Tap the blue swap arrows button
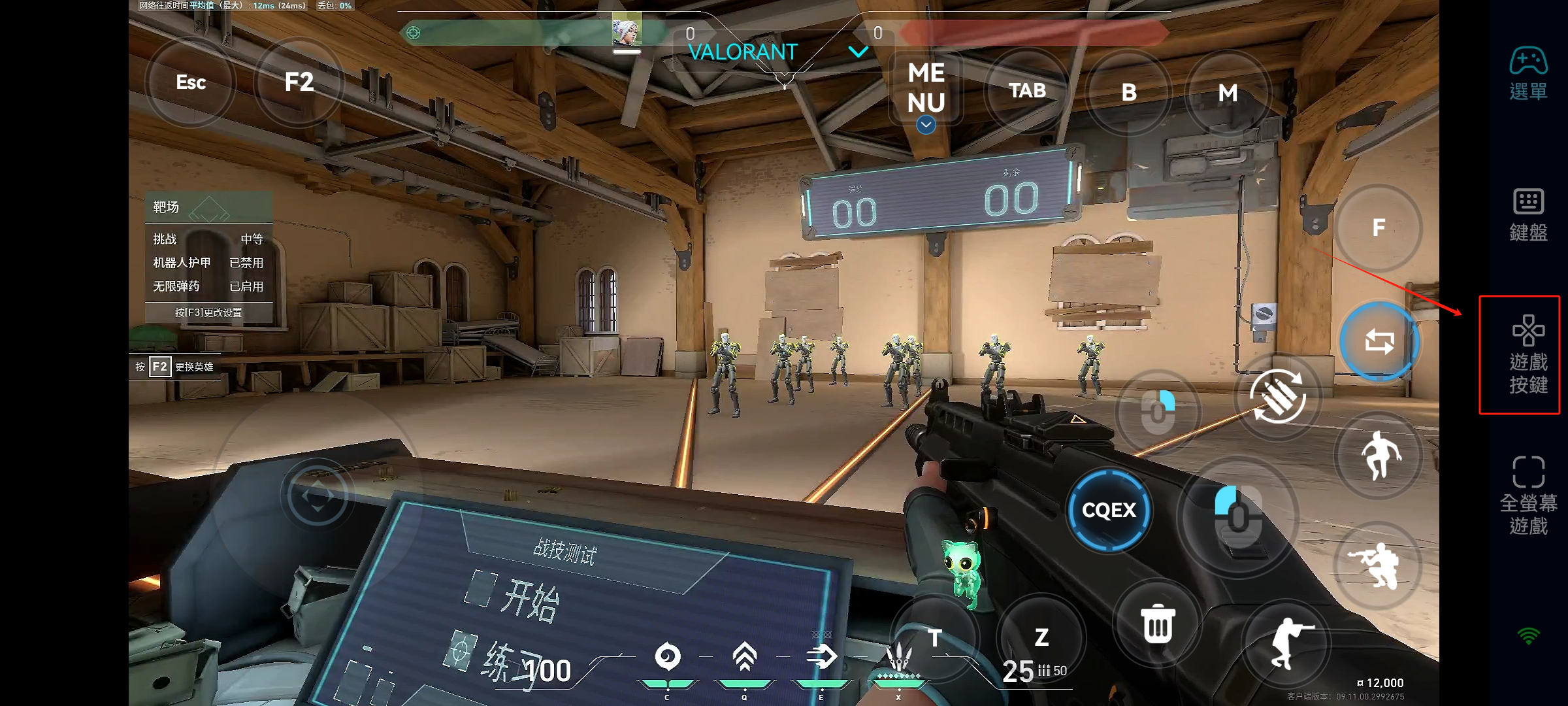Screen dimensions: 1568x706 pyautogui.click(x=1379, y=341)
